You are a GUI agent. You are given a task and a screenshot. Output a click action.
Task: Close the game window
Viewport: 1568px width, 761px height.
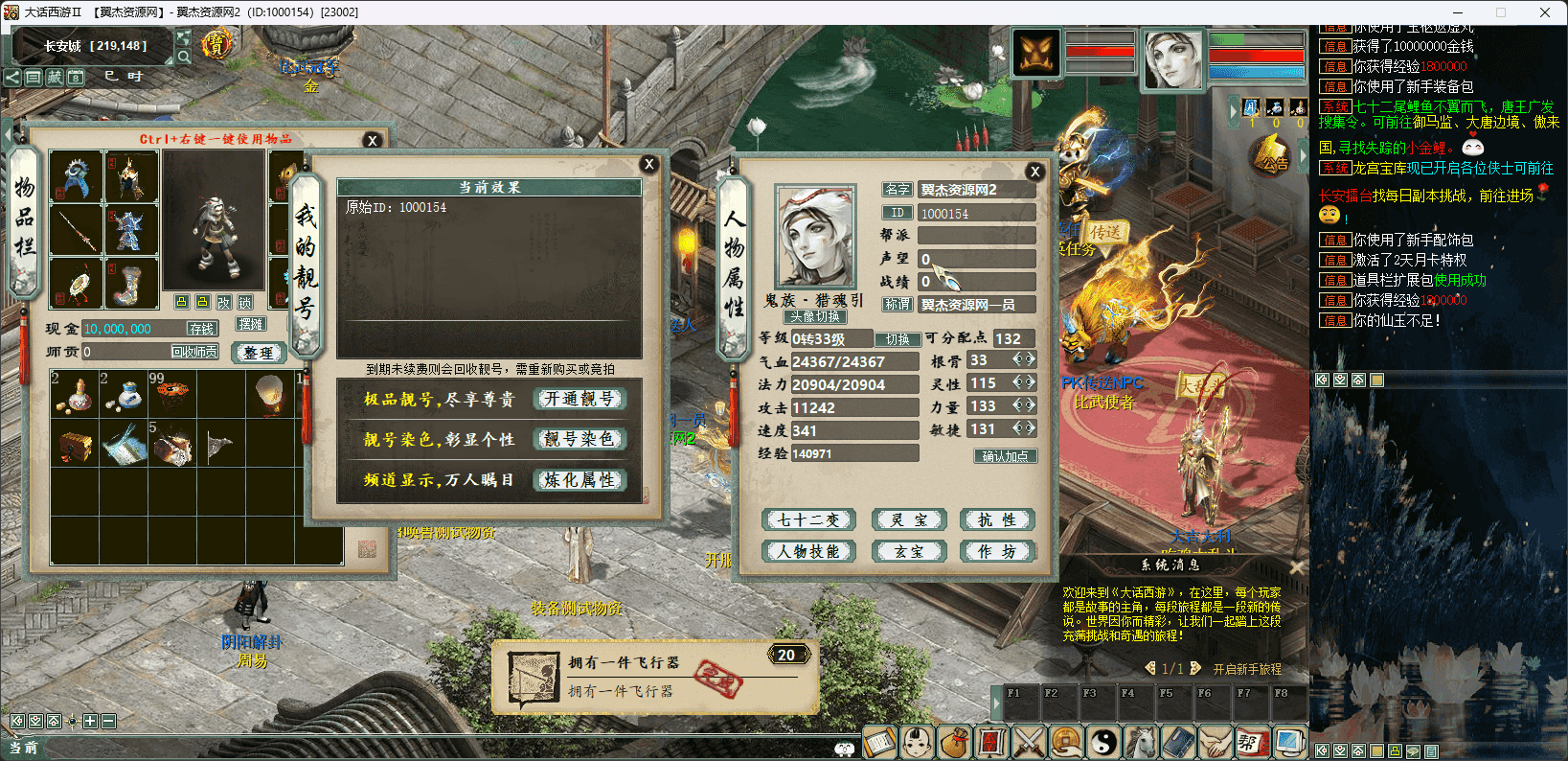[x=1544, y=12]
